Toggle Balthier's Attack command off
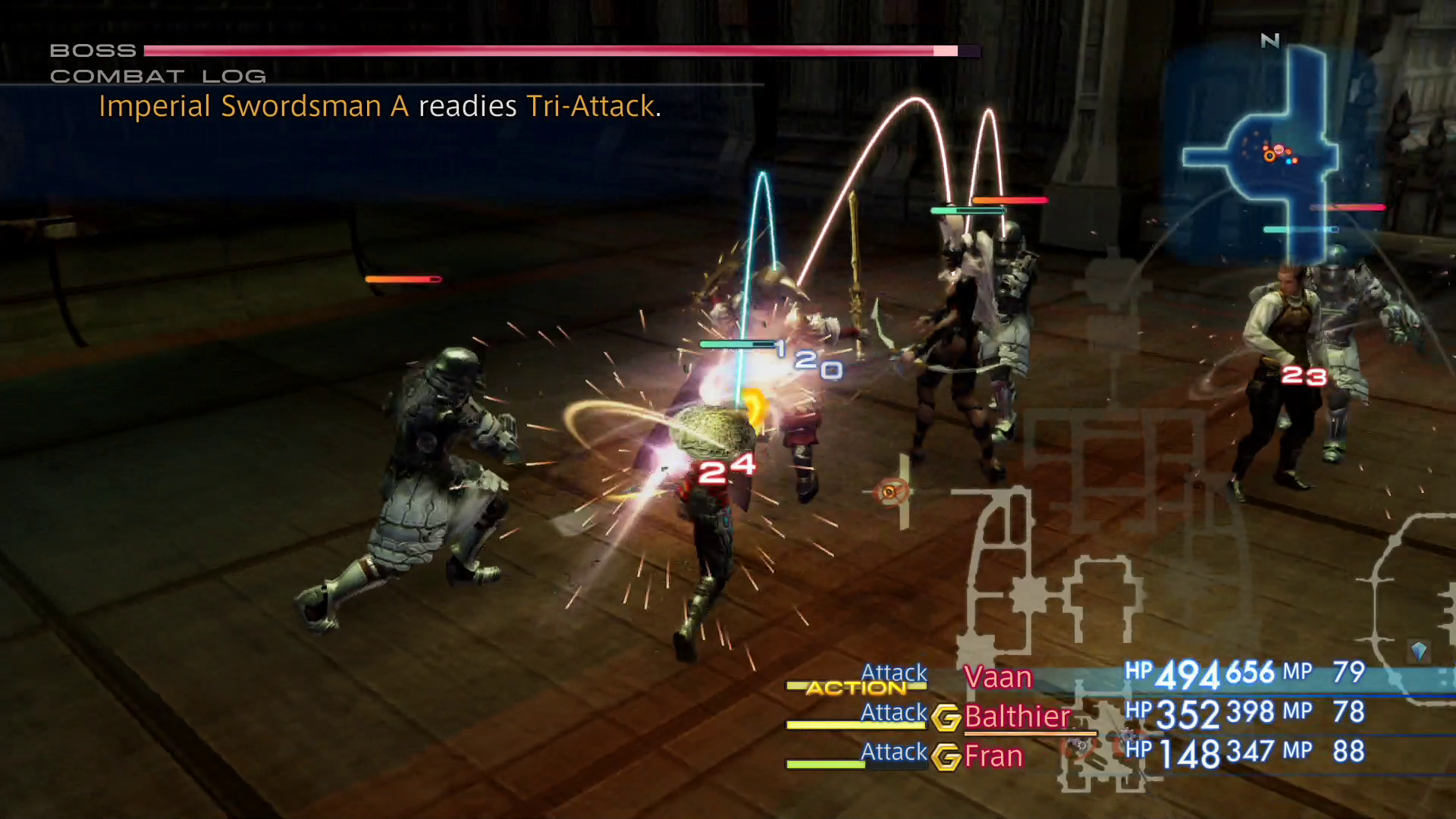Image resolution: width=1456 pixels, height=819 pixels. [x=893, y=712]
